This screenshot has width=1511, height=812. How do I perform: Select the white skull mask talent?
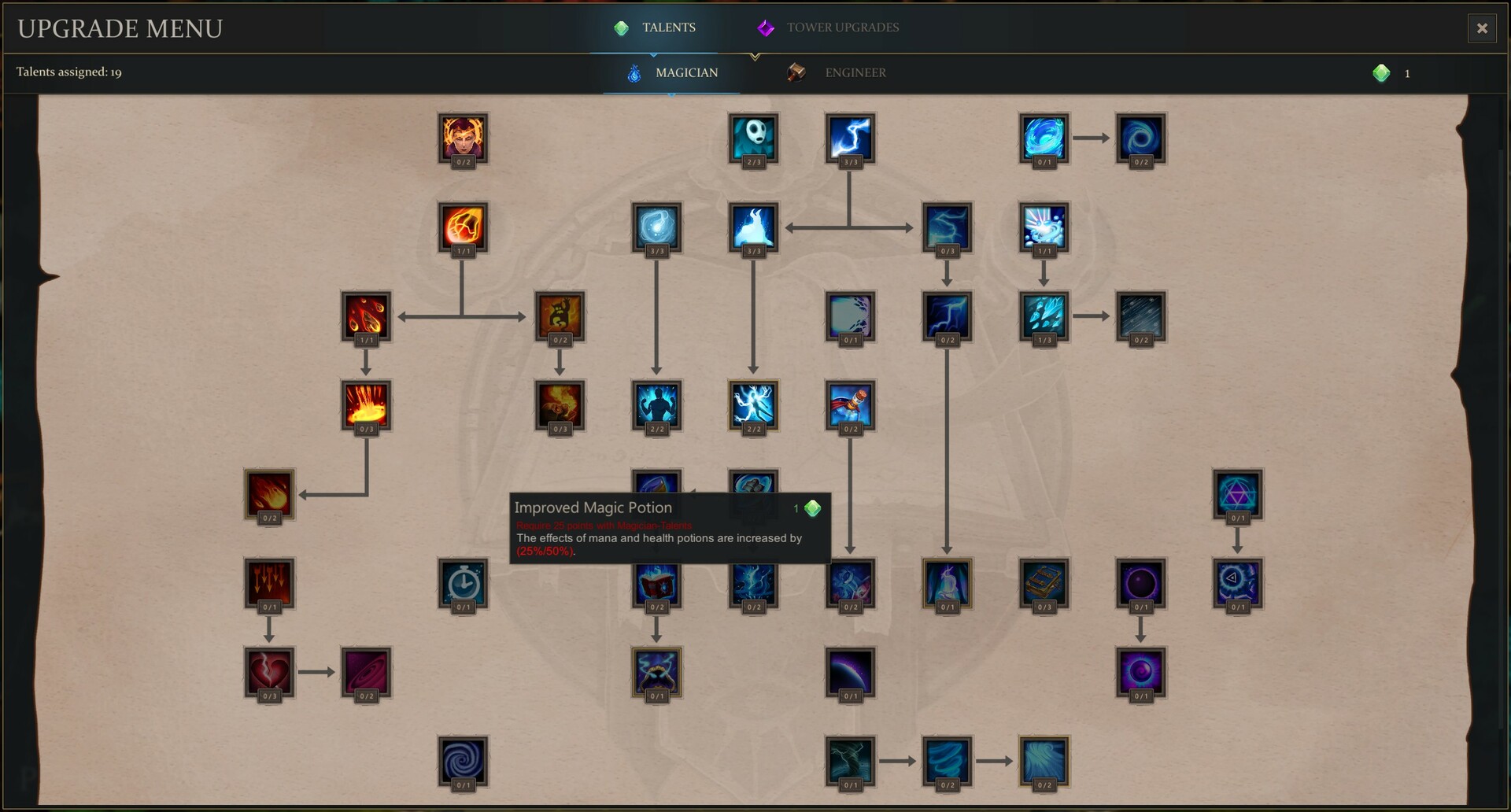click(x=753, y=138)
